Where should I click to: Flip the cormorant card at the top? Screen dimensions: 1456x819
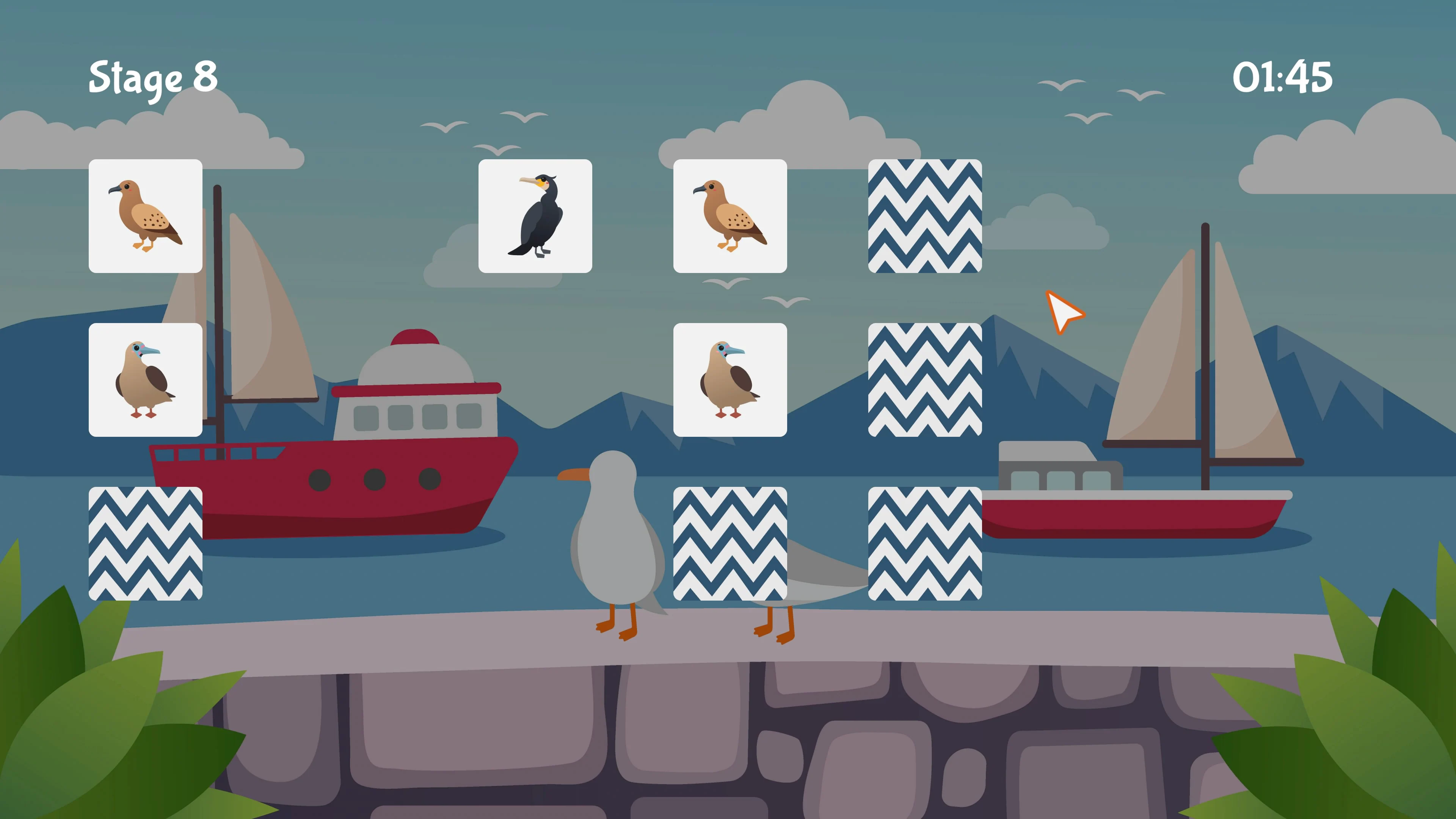point(535,215)
